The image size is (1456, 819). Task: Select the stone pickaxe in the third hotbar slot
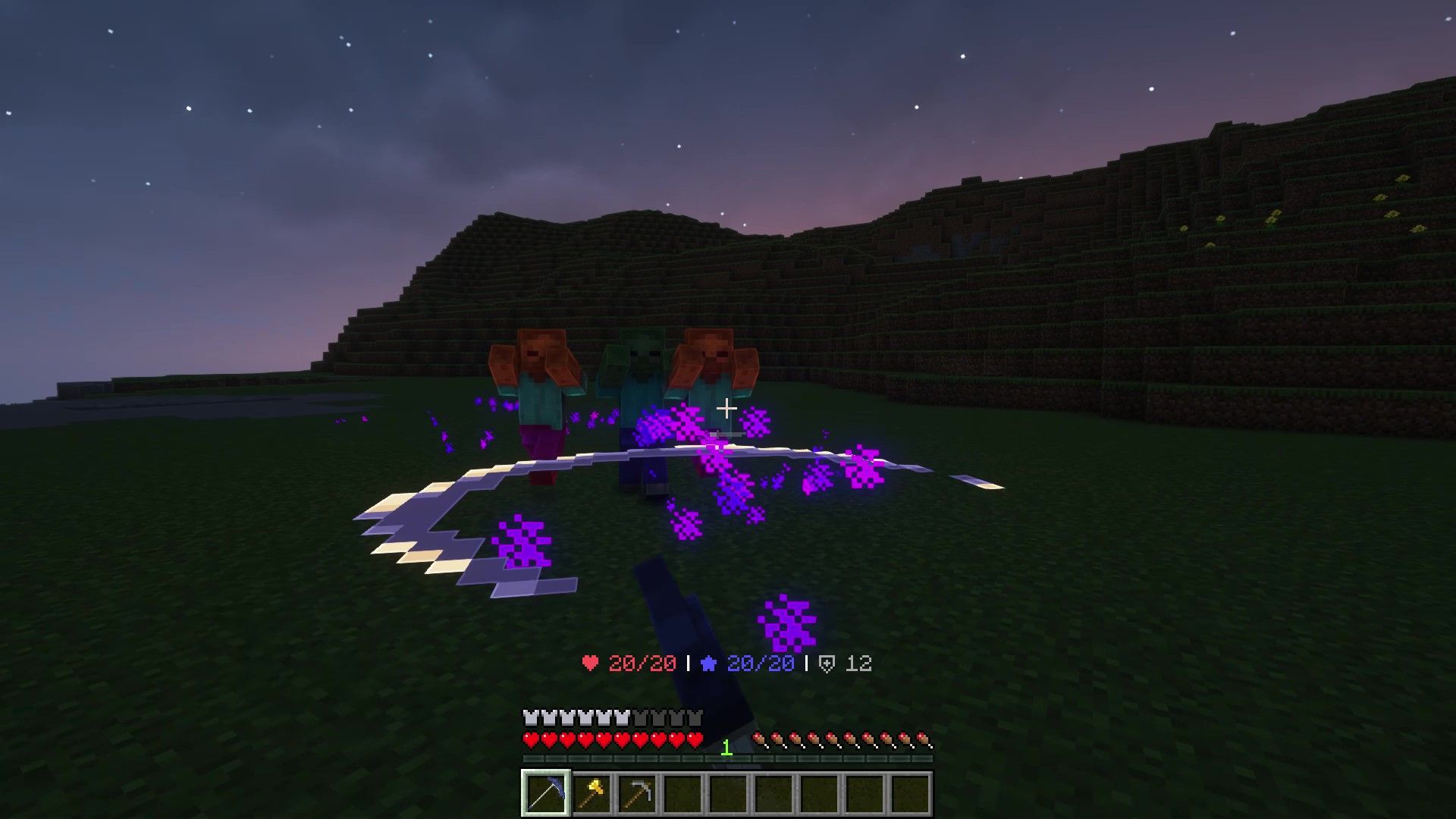[x=638, y=791]
